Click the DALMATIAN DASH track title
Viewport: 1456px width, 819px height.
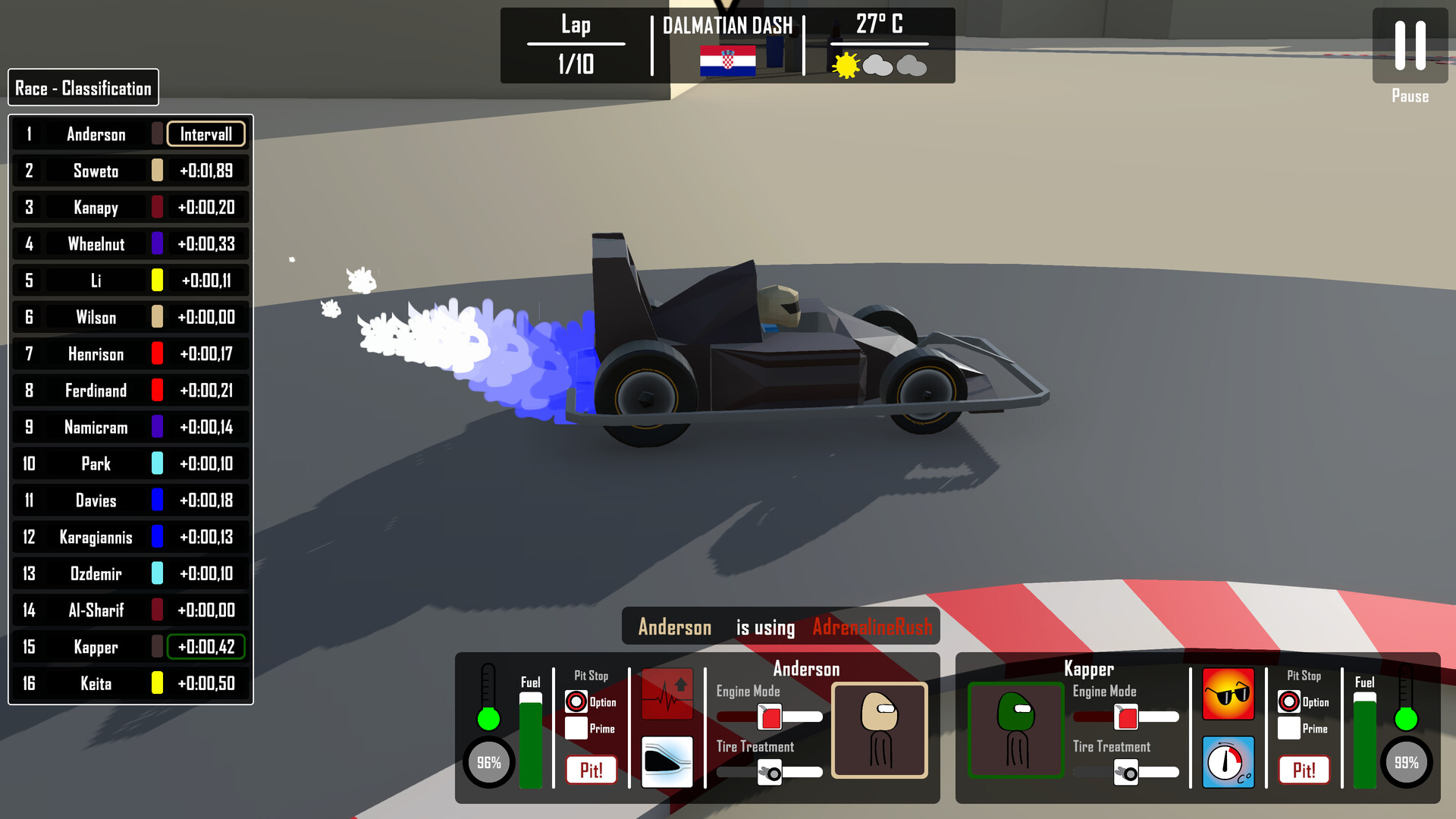[727, 25]
